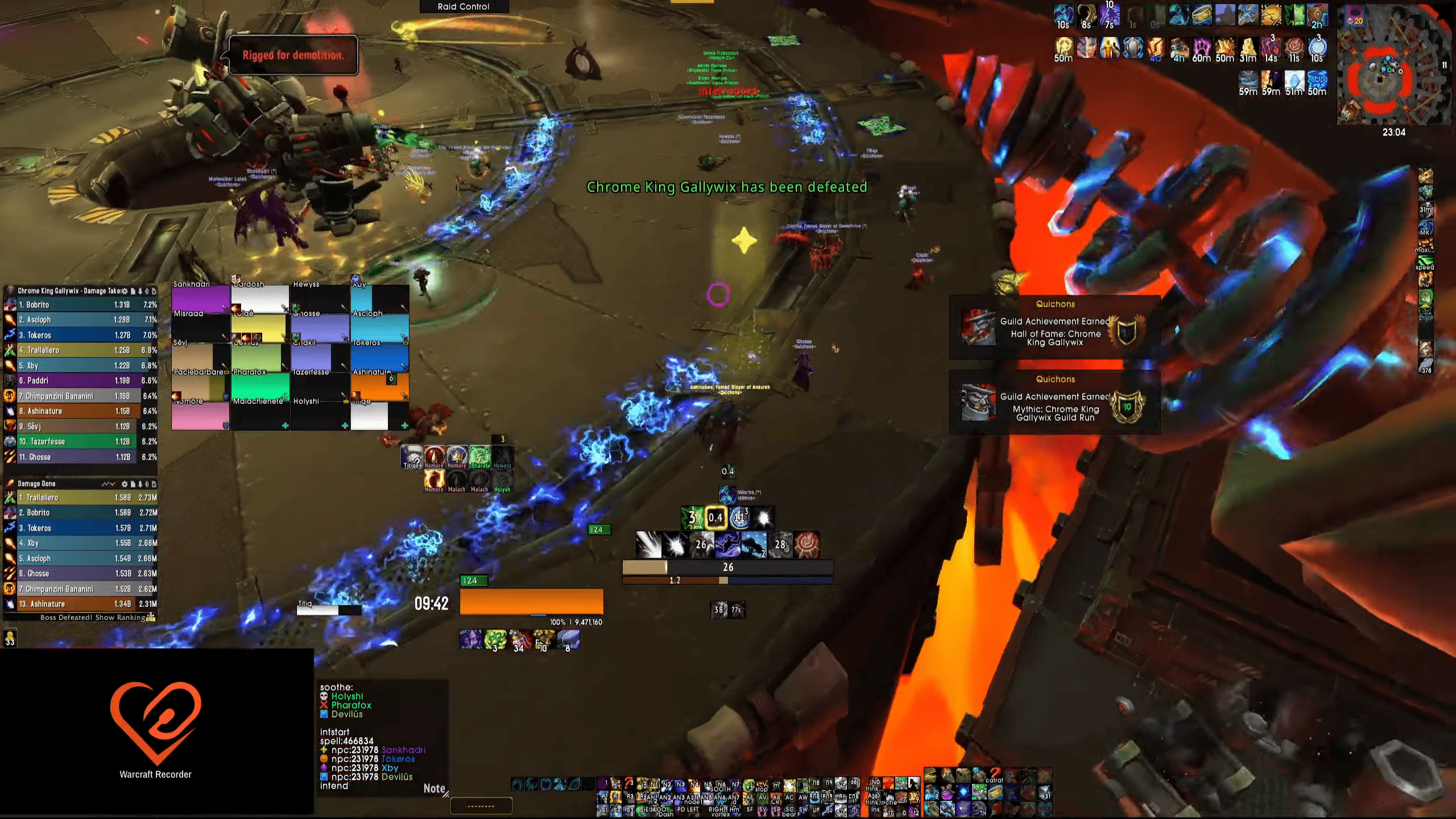This screenshot has width=1456, height=819.
Task: Open the Mythic Guild Run achievement toast
Action: (1054, 403)
